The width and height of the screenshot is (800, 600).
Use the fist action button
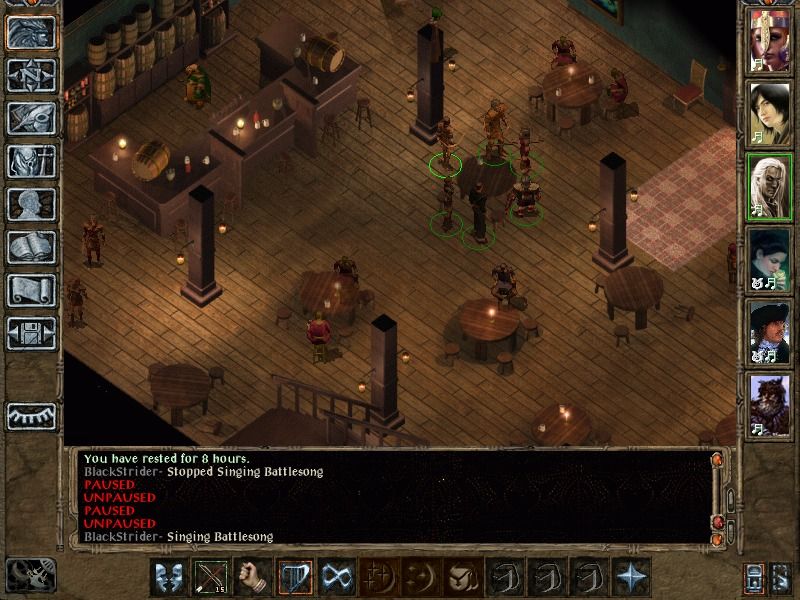point(253,578)
